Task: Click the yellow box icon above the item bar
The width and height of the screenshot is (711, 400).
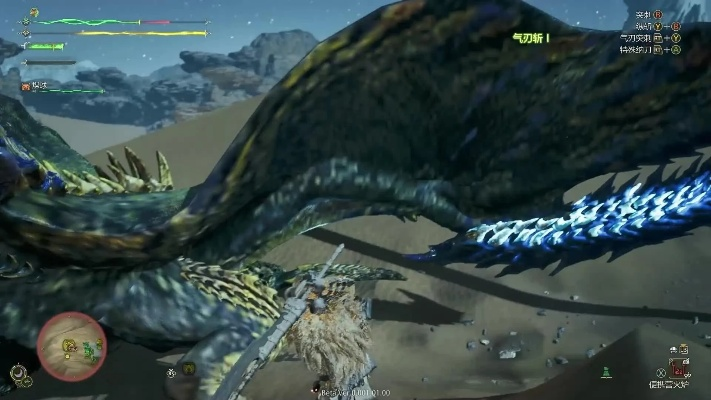Action: coord(682,348)
